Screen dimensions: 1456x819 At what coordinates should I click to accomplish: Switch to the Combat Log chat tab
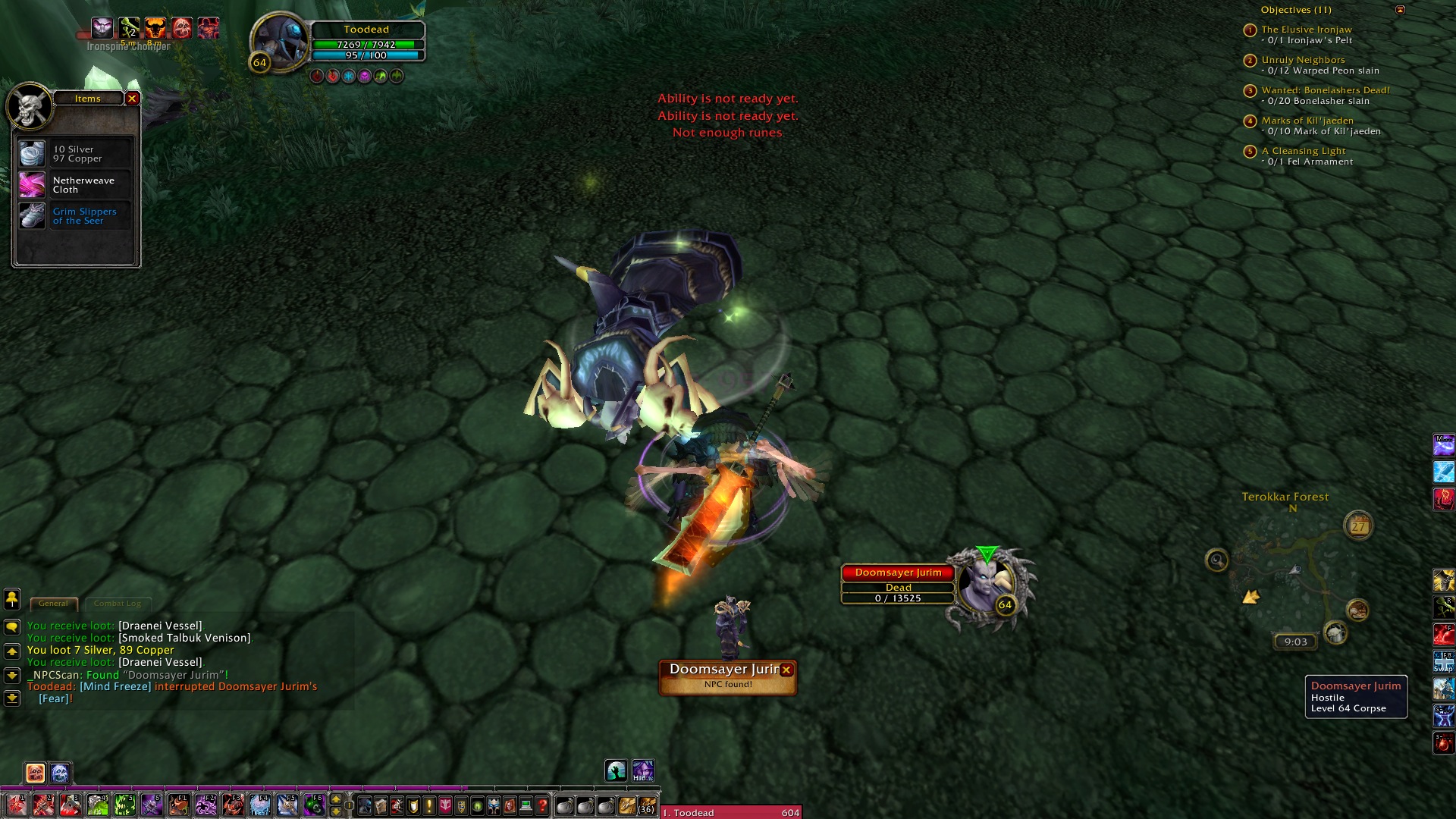tap(118, 604)
